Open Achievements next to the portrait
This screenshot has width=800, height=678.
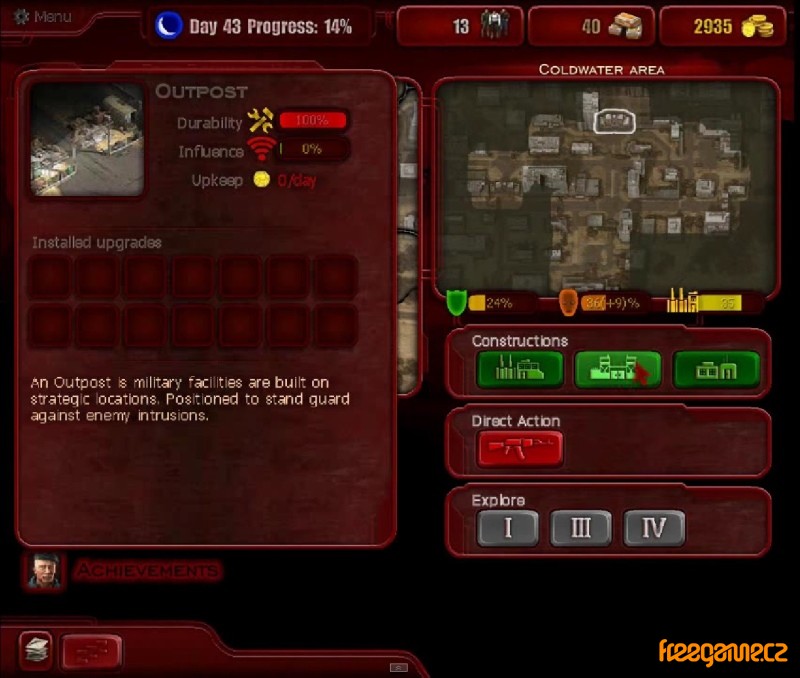click(147, 571)
